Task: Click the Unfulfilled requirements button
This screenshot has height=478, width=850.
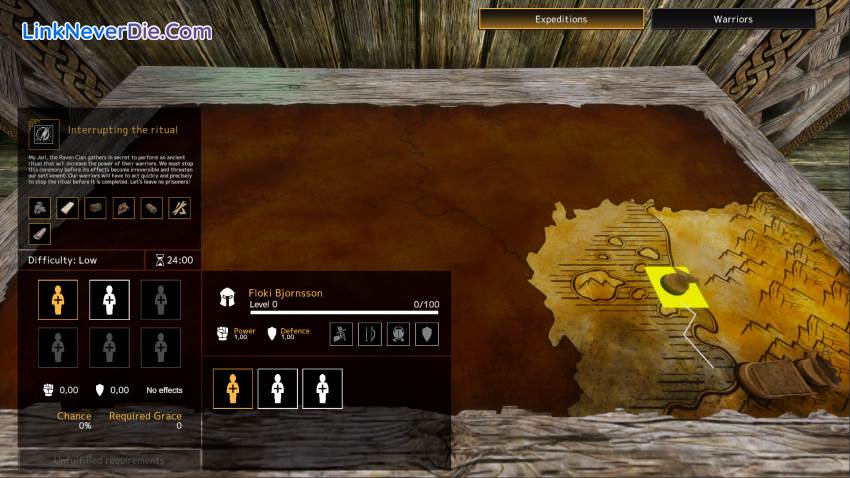Action: (110, 460)
